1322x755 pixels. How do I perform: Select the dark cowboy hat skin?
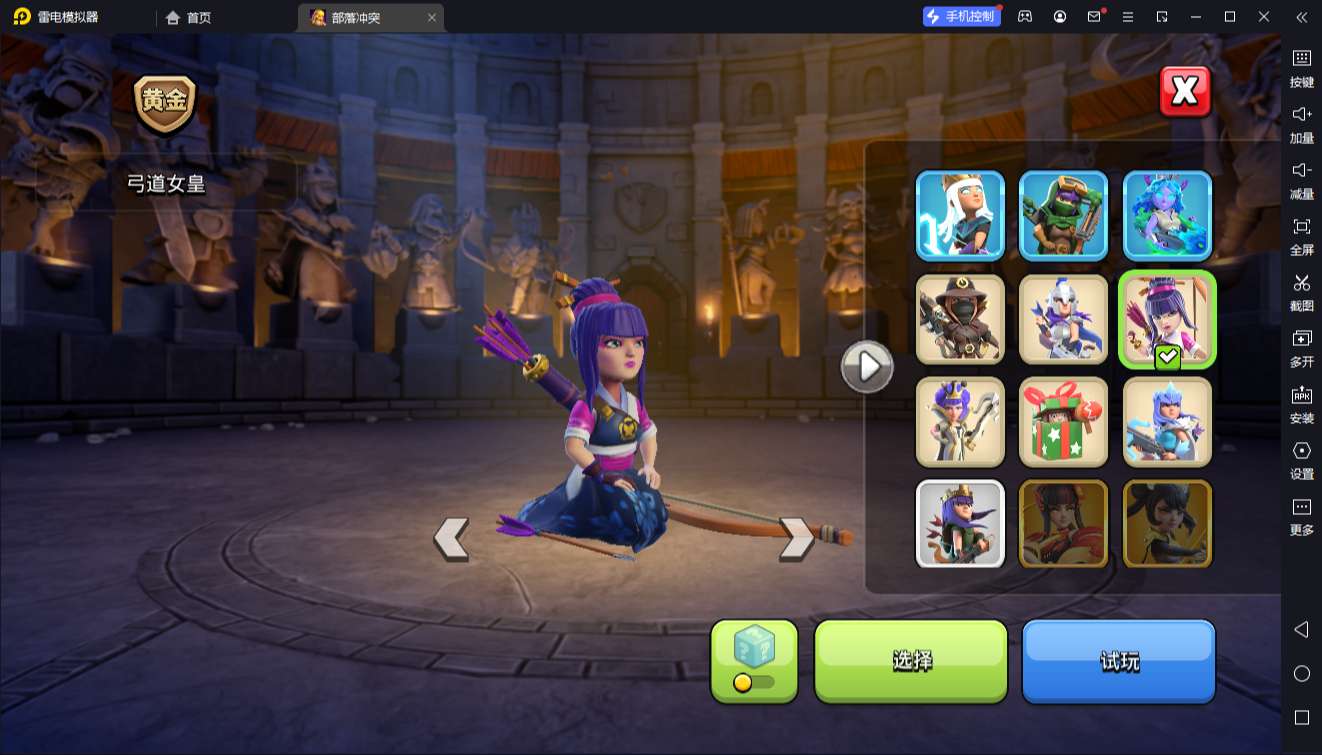[x=960, y=319]
